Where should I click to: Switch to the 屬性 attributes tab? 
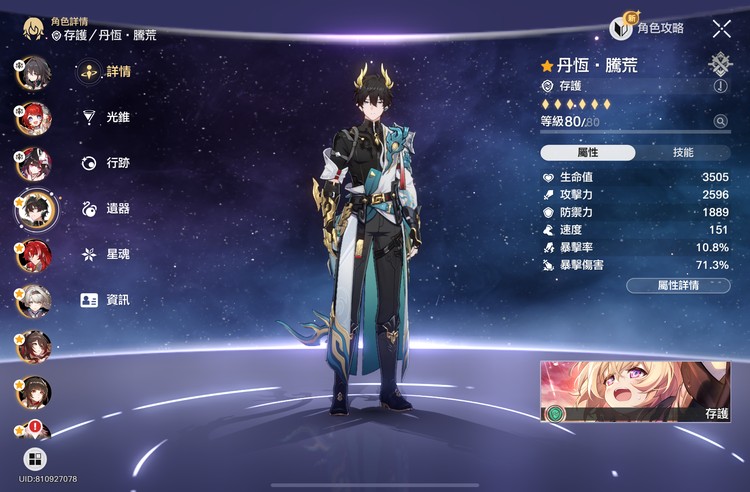pyautogui.click(x=588, y=153)
